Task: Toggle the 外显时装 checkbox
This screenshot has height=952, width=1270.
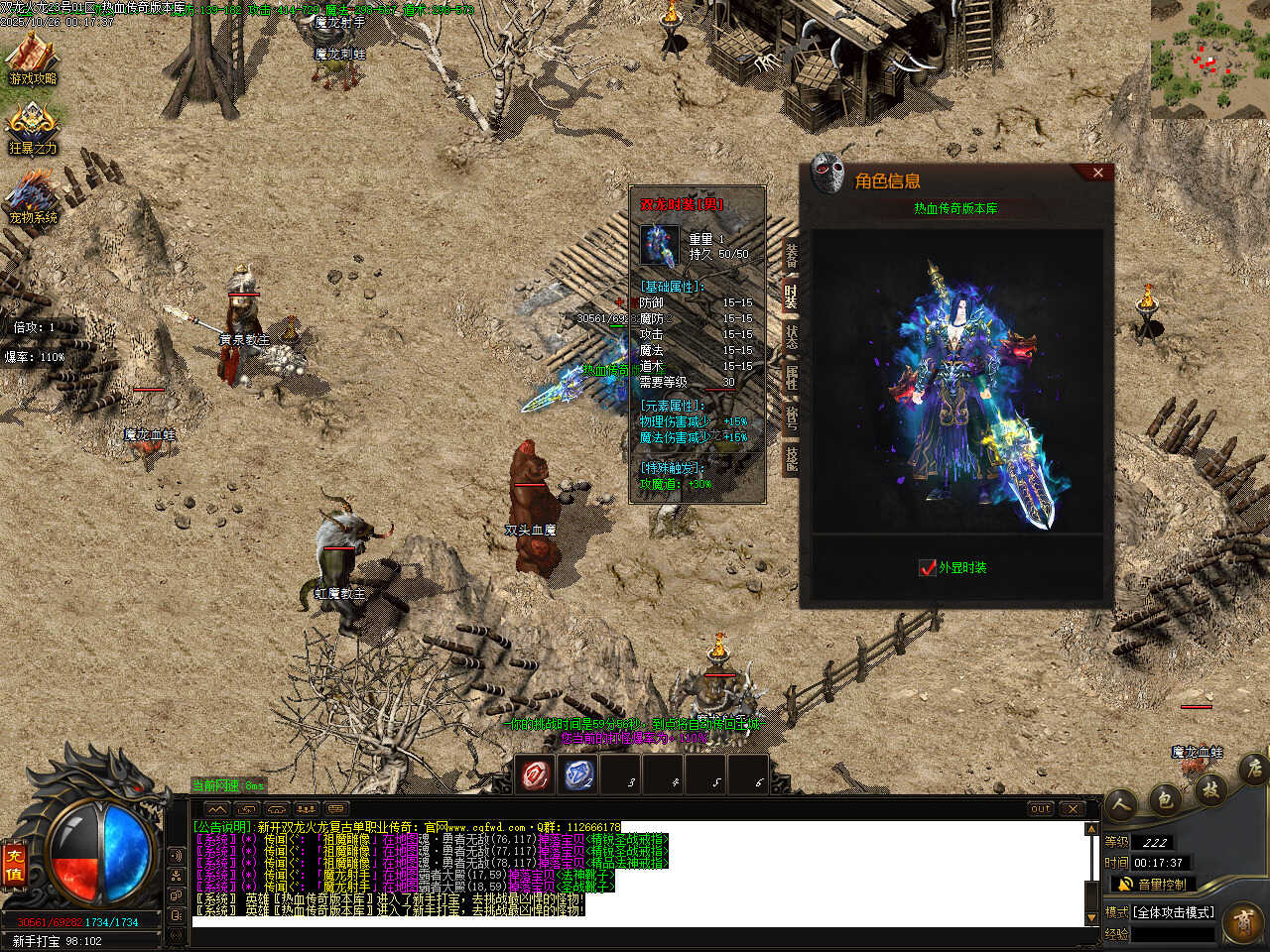Action: (928, 567)
